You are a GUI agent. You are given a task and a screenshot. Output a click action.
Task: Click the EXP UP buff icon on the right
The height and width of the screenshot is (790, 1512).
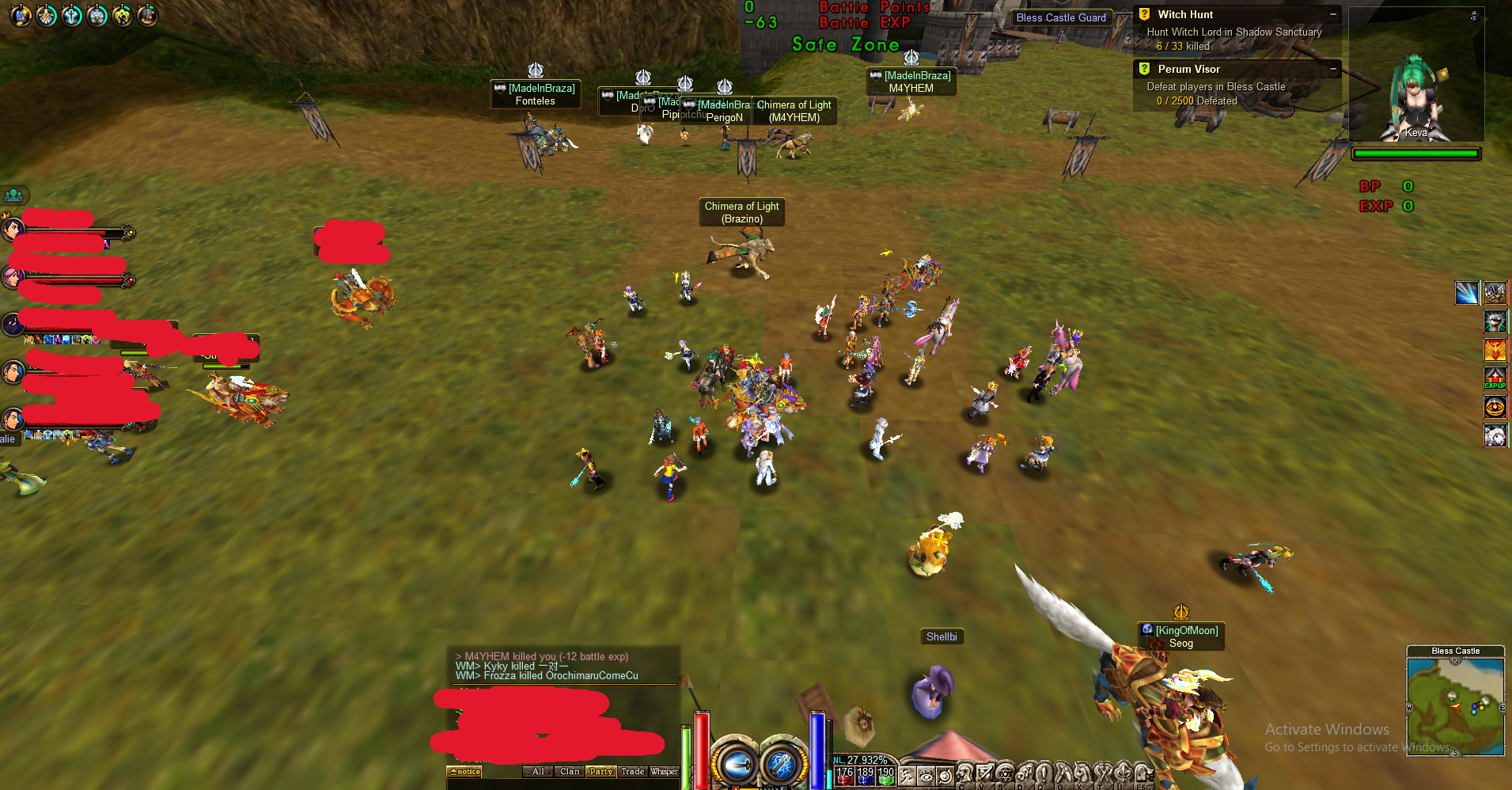click(1496, 378)
